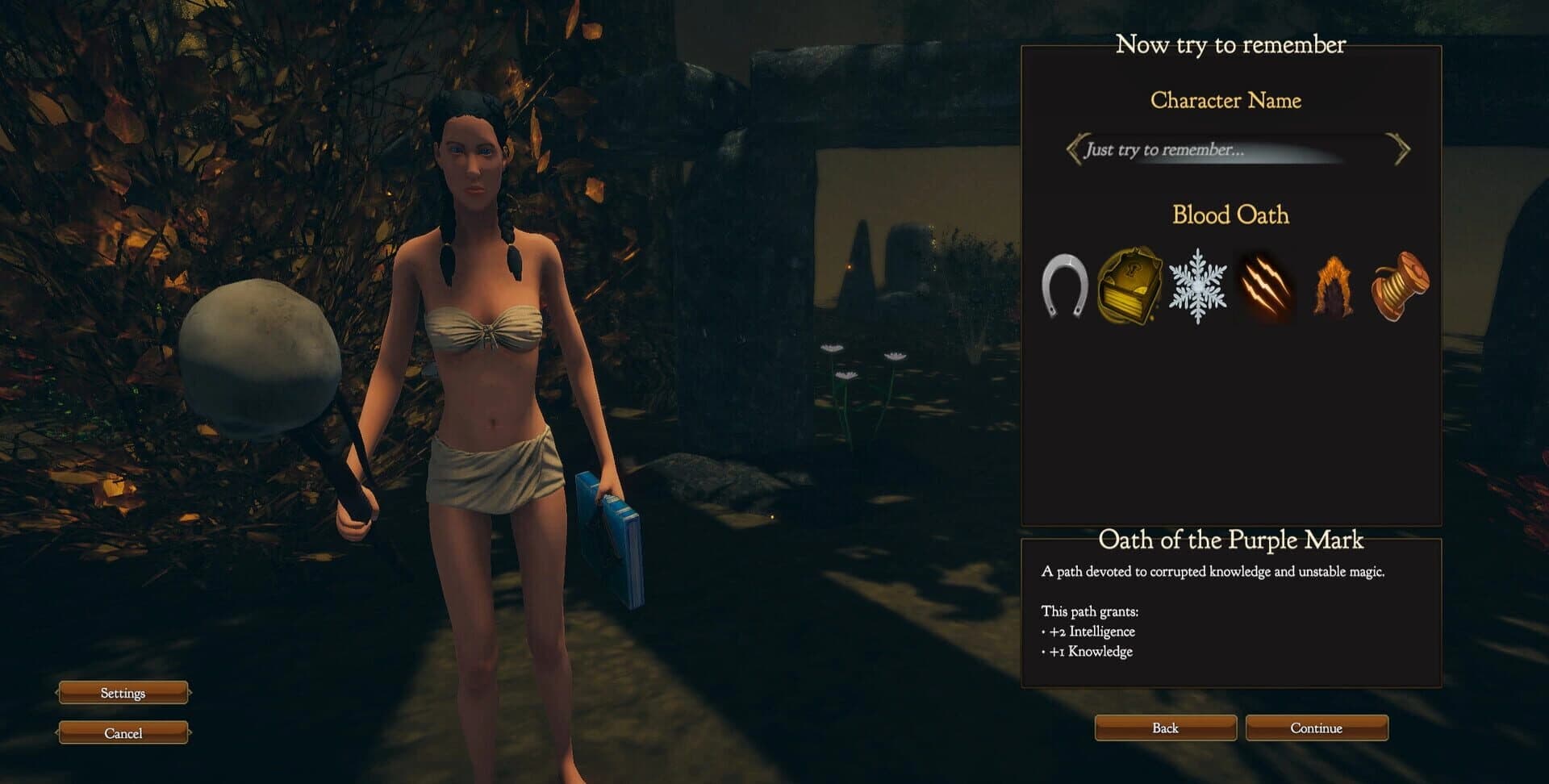Image resolution: width=1549 pixels, height=784 pixels.
Task: Go Back to the previous screen
Action: click(x=1164, y=728)
